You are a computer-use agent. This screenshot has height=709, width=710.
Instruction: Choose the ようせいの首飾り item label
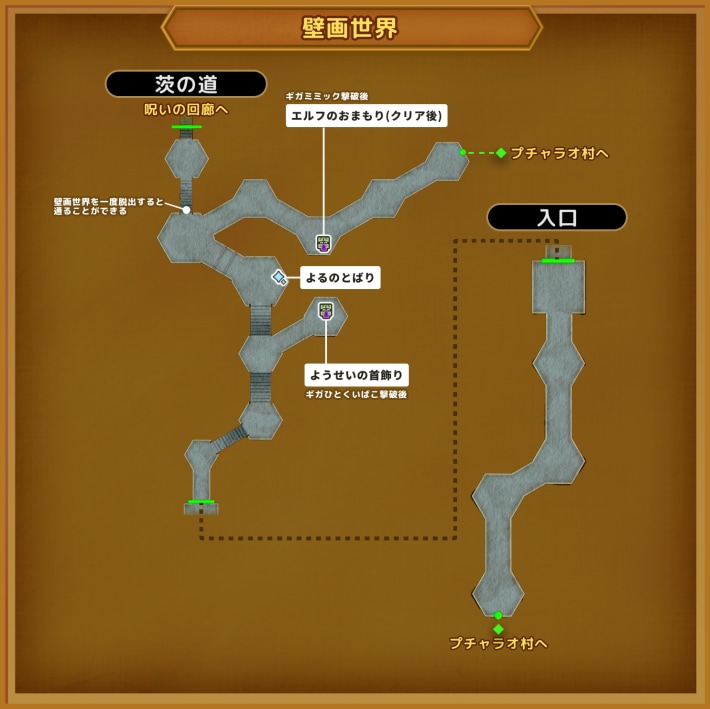(357, 376)
